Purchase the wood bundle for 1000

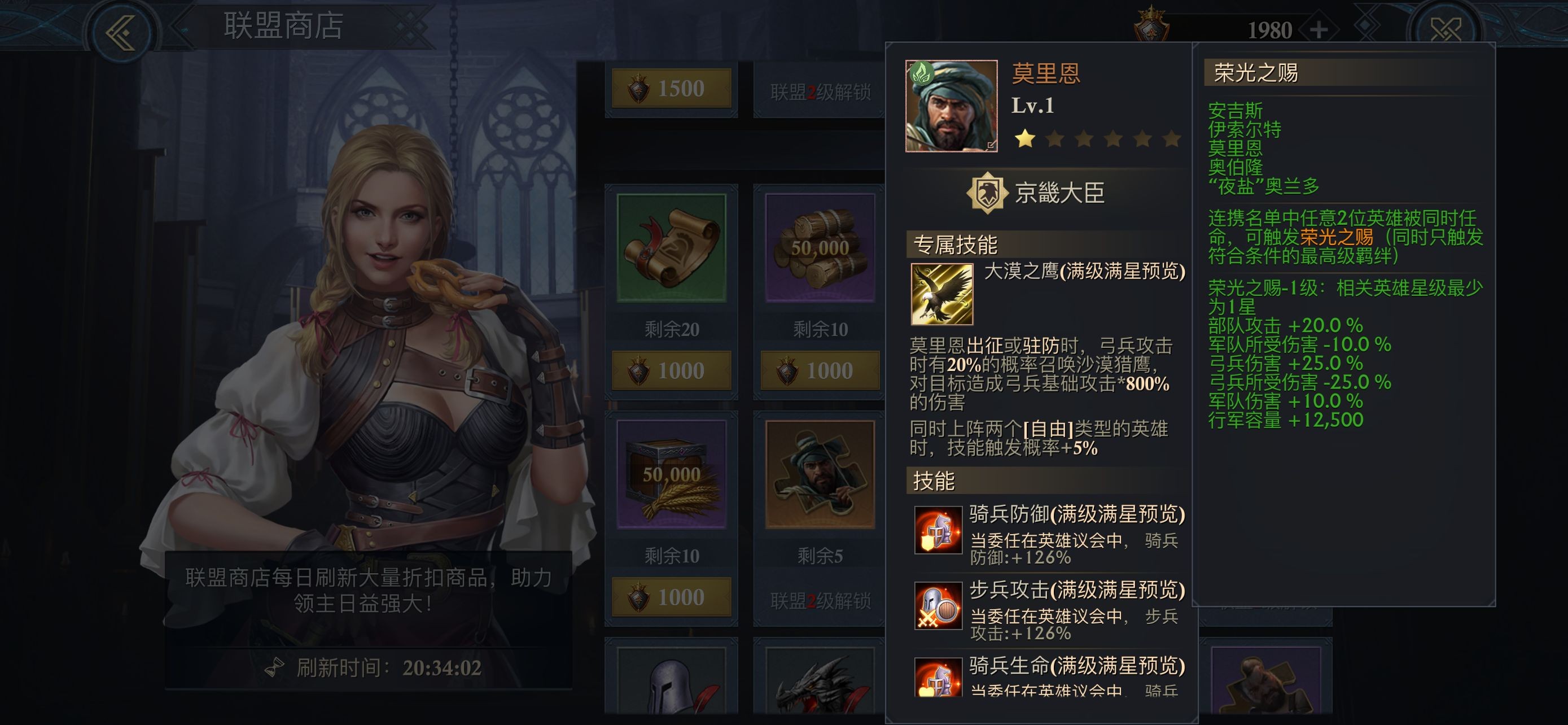820,370
